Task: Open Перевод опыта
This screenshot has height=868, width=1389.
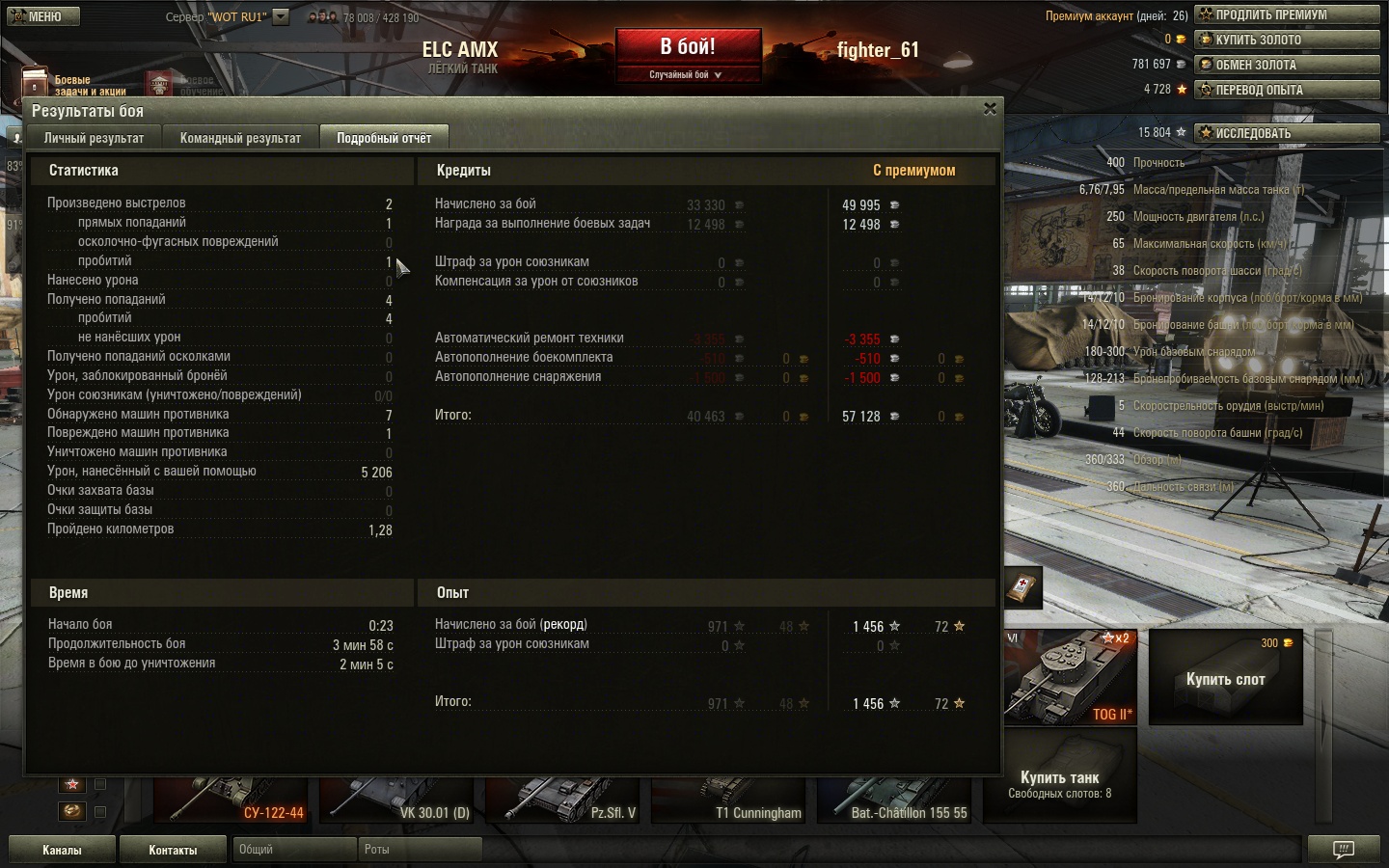Action: [1287, 90]
